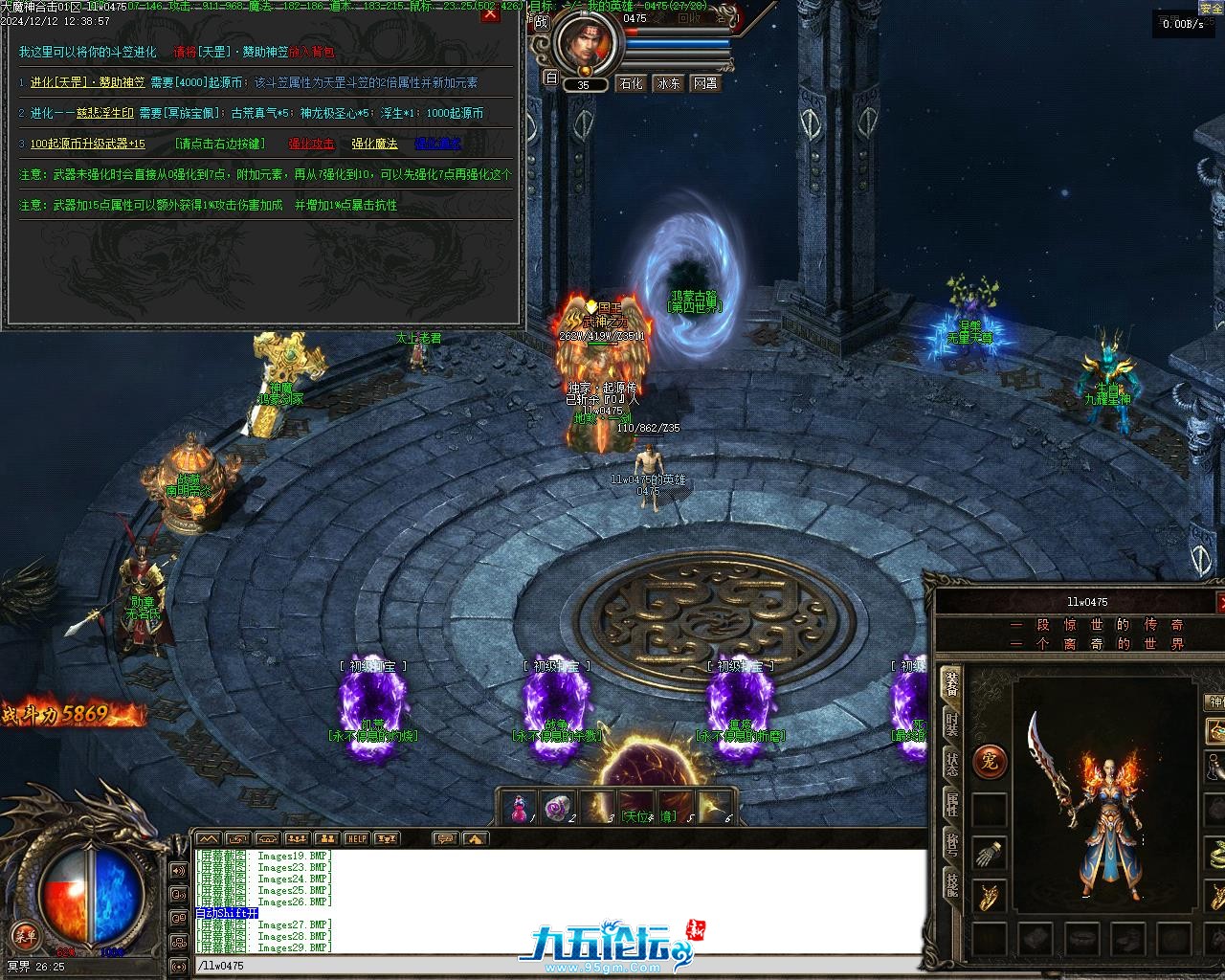Click the 网蛋 button near portrait
The height and width of the screenshot is (980, 1225).
pyautogui.click(x=705, y=83)
